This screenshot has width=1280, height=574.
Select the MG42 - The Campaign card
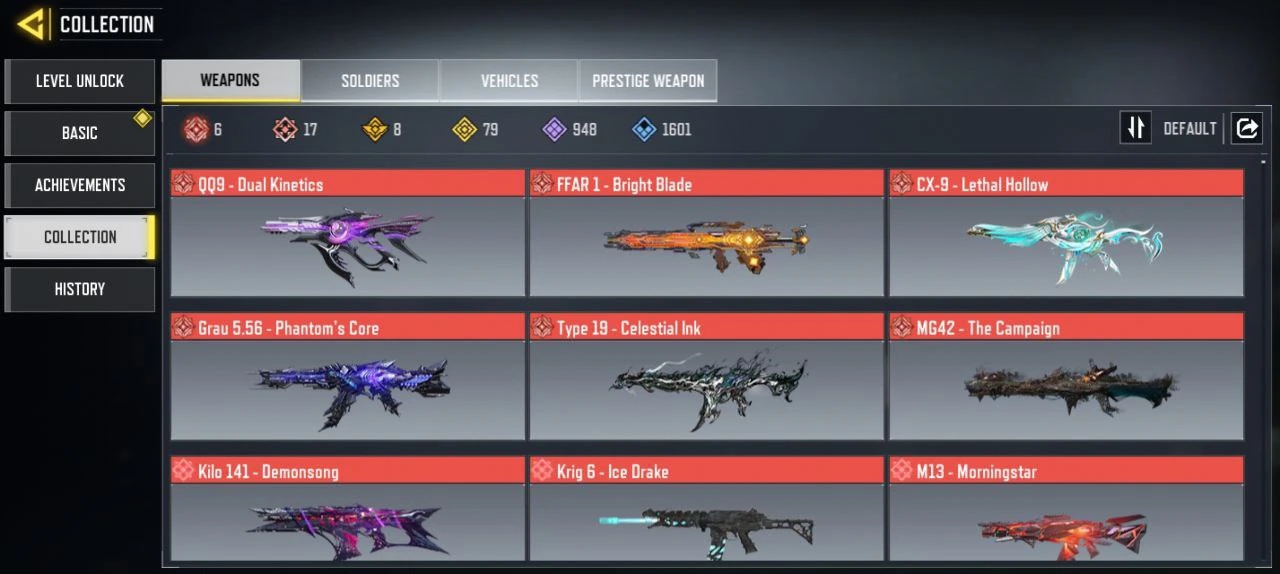[1066, 378]
